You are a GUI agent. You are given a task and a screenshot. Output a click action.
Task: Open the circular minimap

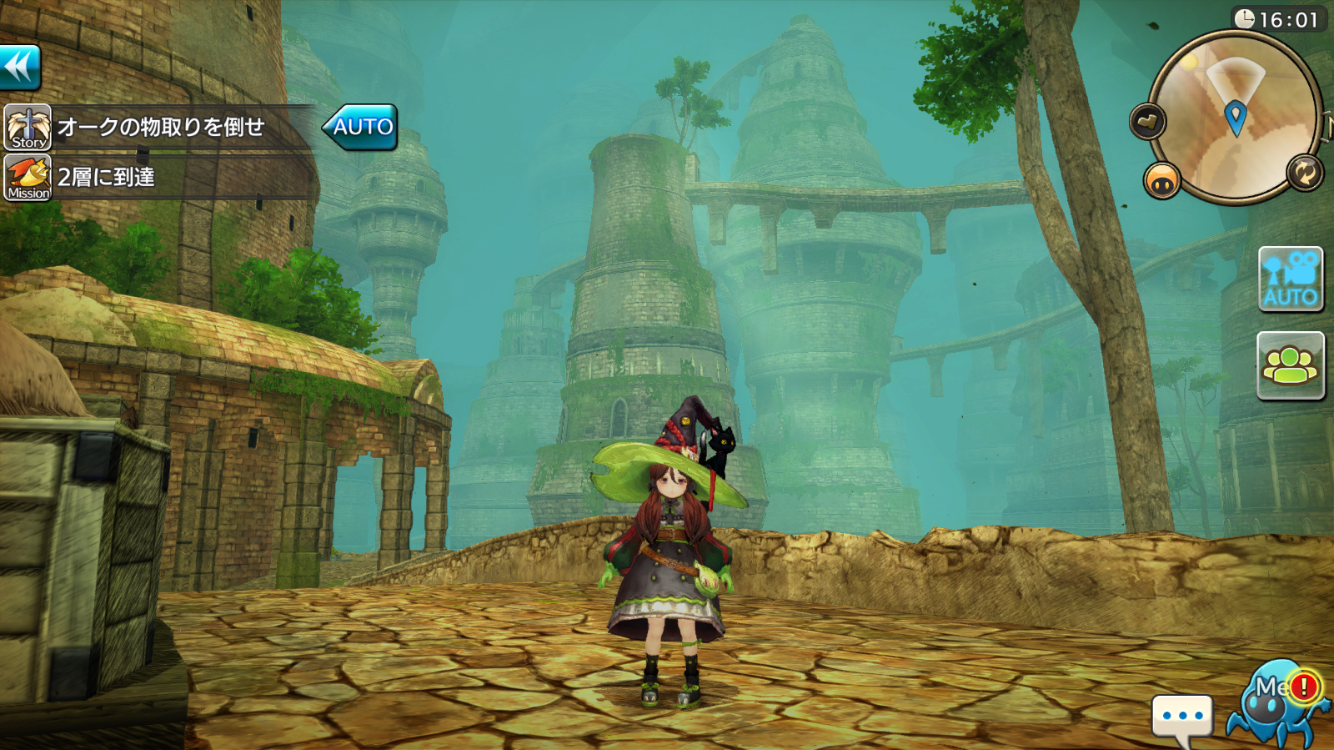(x=1237, y=116)
